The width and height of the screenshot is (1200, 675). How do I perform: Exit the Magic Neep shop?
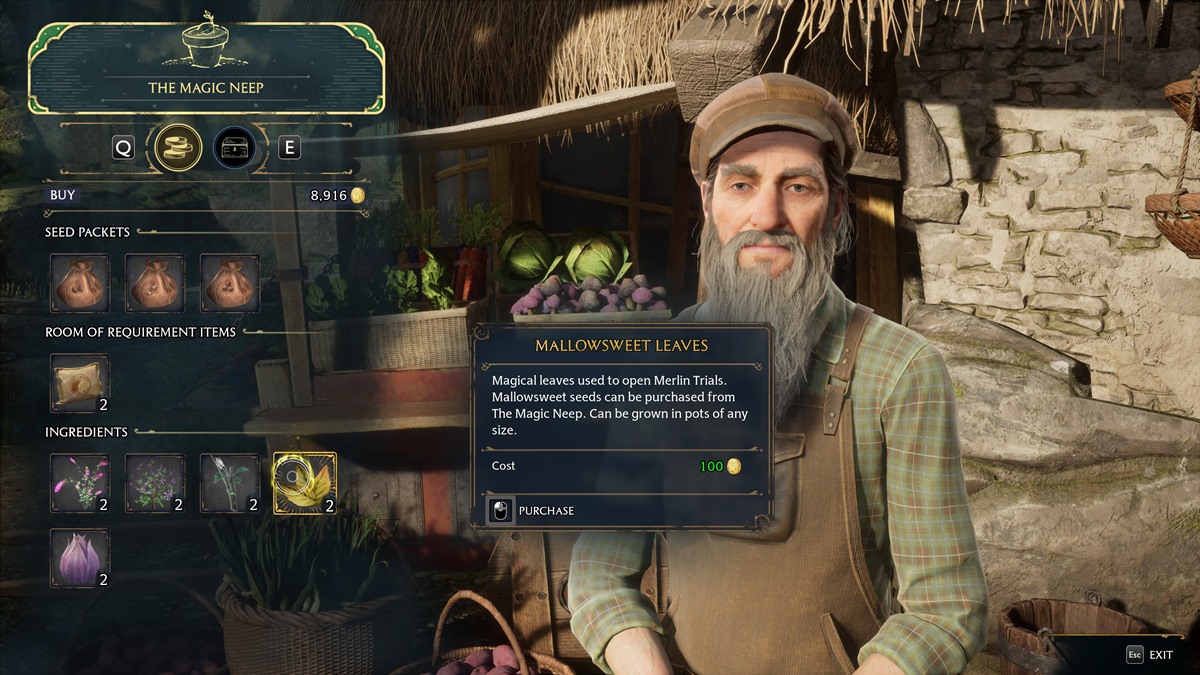pos(1151,655)
